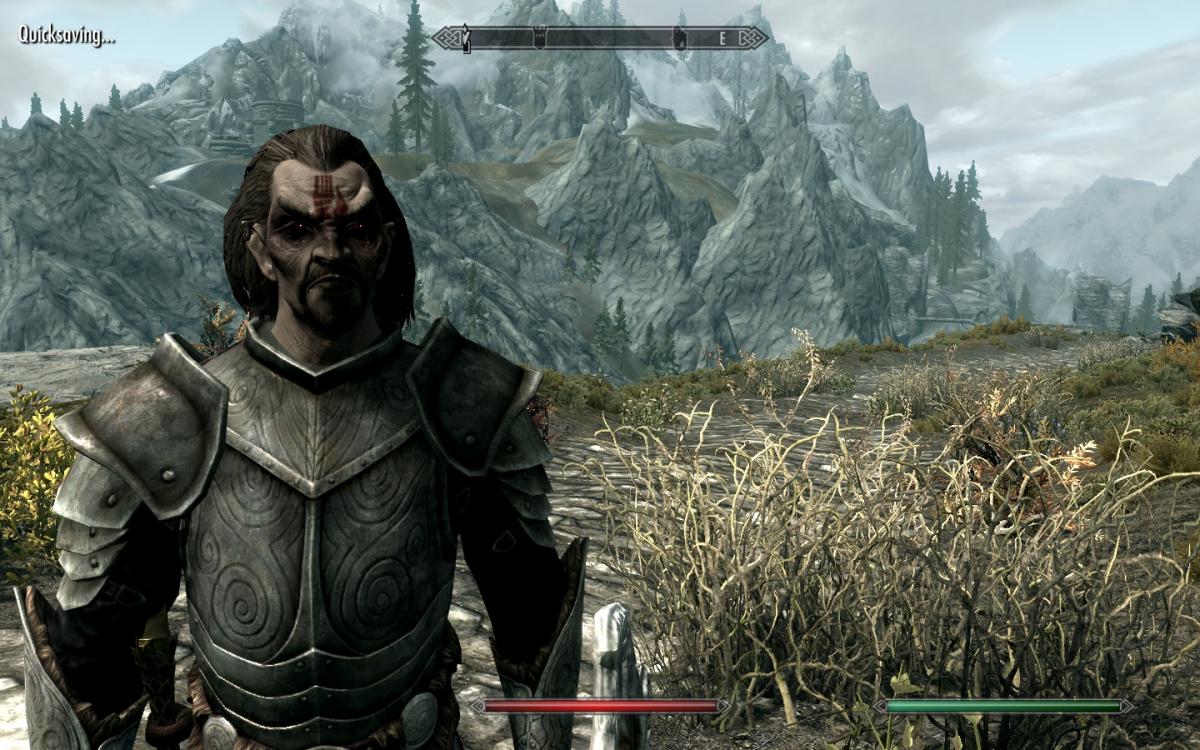Click the arrow marker at the compass's left end
Image resolution: width=1200 pixels, height=750 pixels.
tap(465, 39)
